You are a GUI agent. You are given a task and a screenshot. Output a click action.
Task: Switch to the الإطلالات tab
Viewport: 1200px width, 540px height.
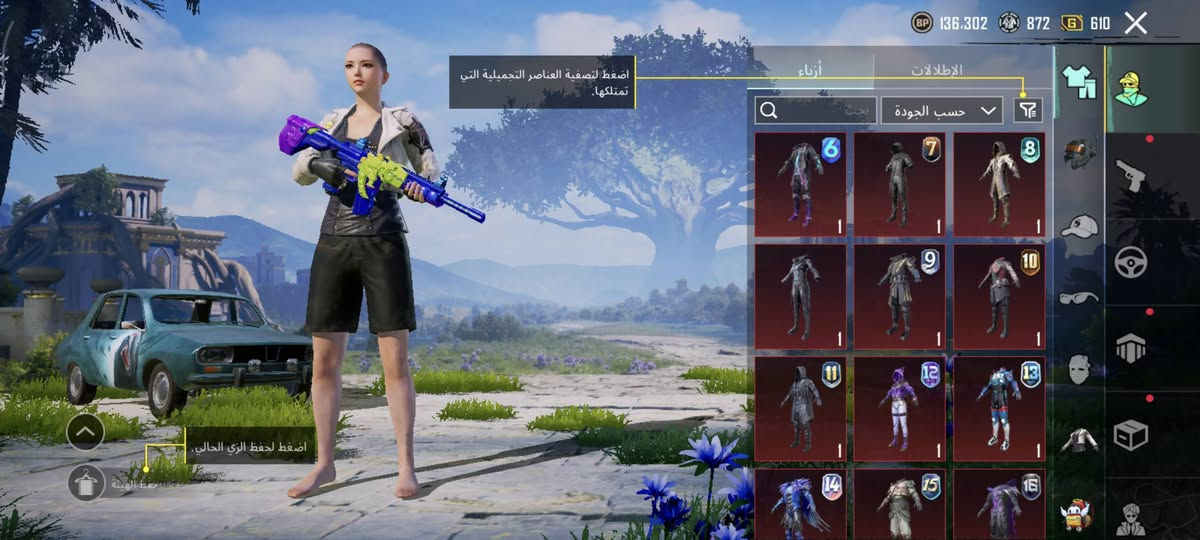click(x=936, y=71)
